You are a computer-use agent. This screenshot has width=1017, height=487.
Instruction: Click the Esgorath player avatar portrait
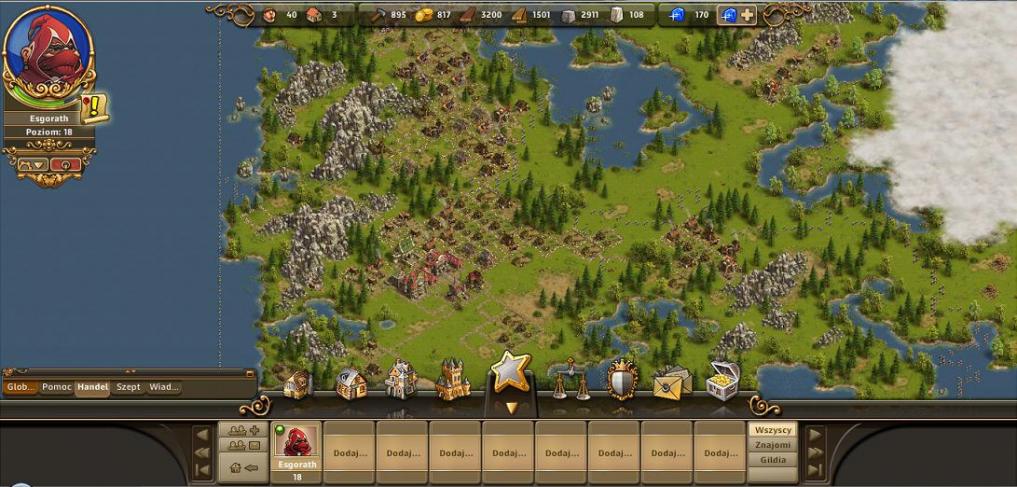click(47, 51)
